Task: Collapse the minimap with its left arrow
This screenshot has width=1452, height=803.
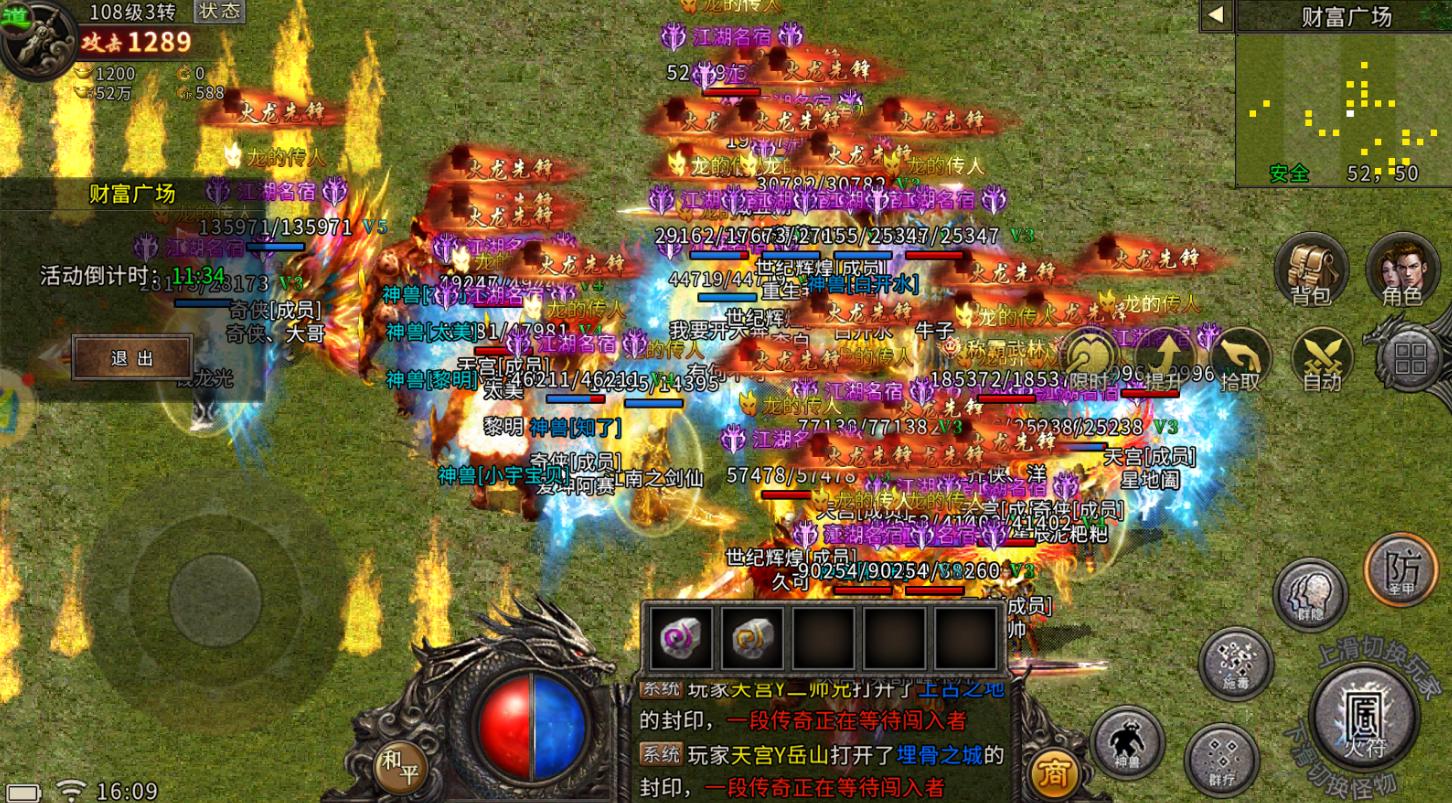Action: tap(1215, 16)
